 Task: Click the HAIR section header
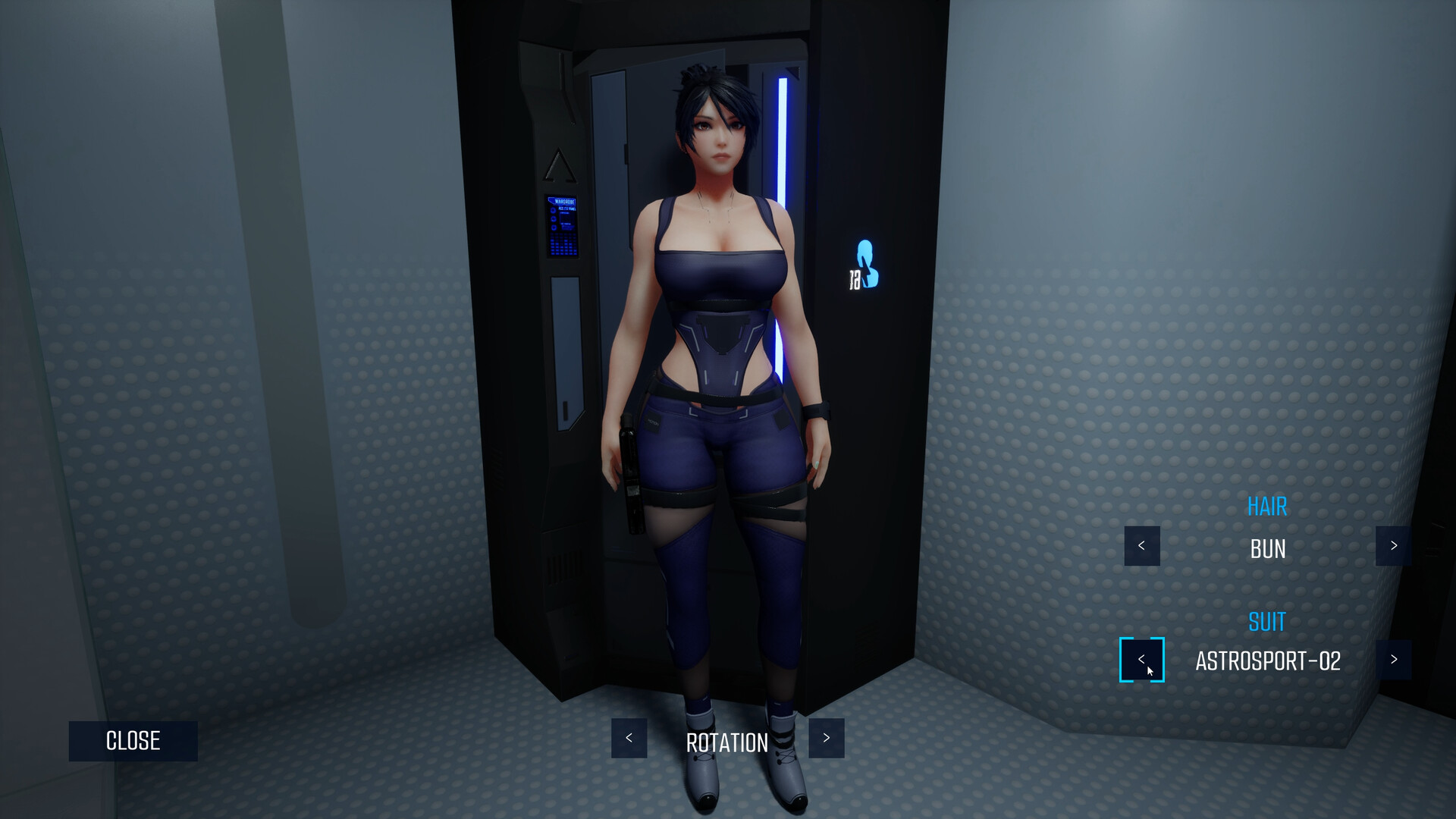tap(1266, 507)
